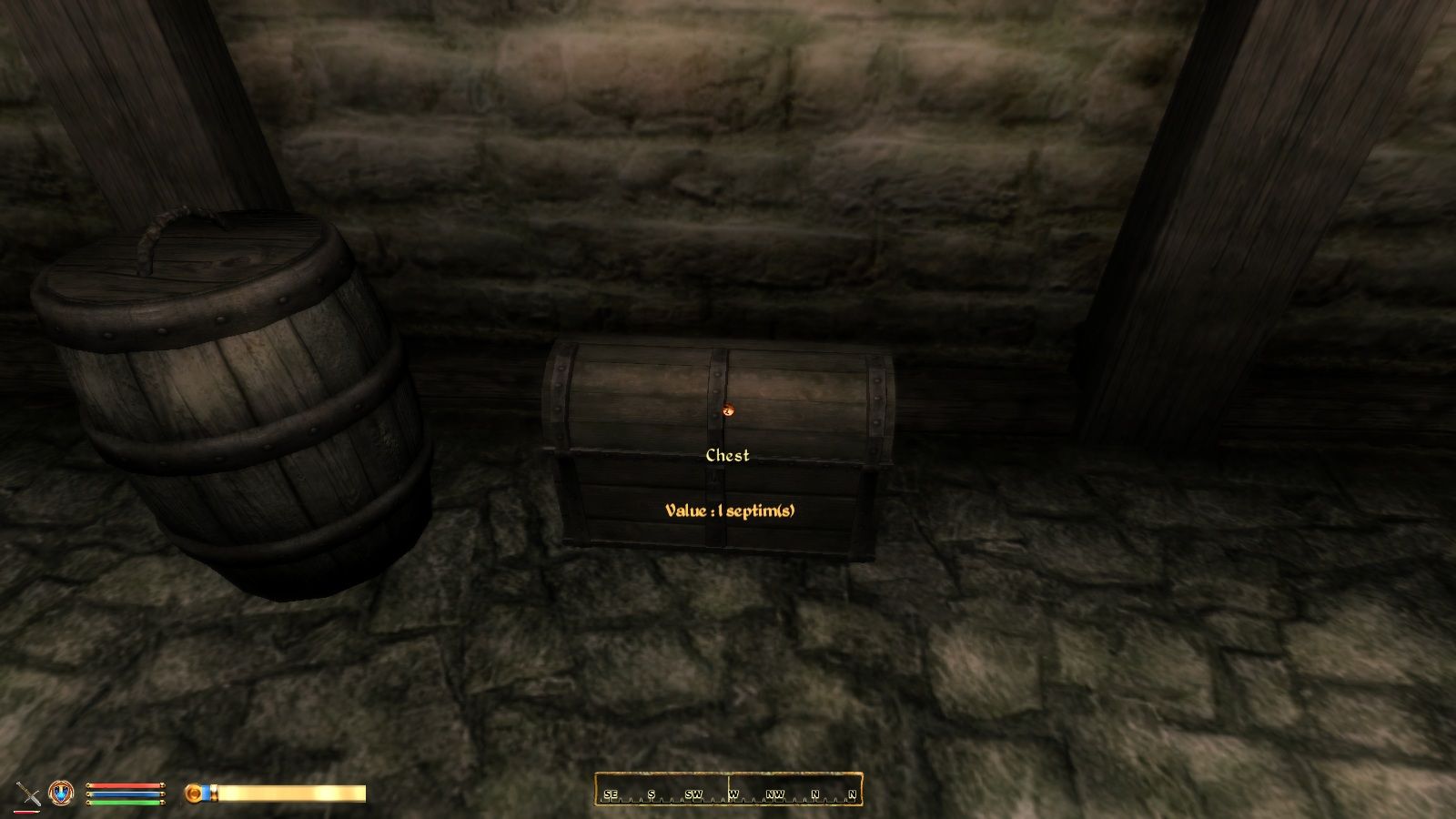Click the SE marker on the compass
Viewport: 1456px width, 819px height.
click(611, 793)
